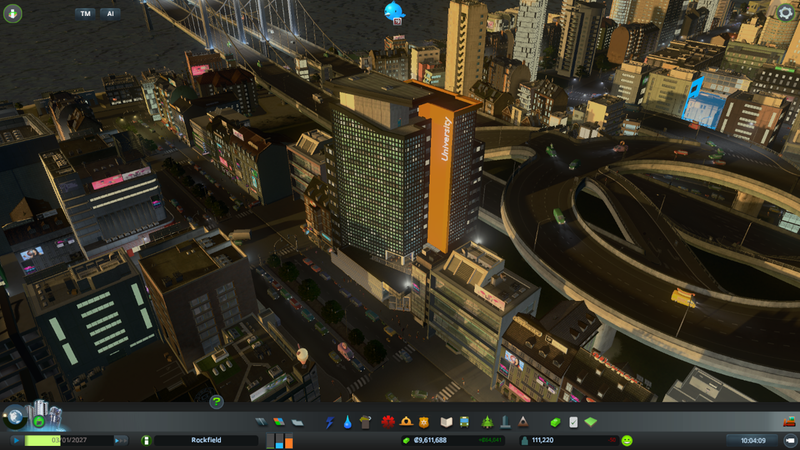
Task: Open the green question mark advisor
Action: coord(216,402)
